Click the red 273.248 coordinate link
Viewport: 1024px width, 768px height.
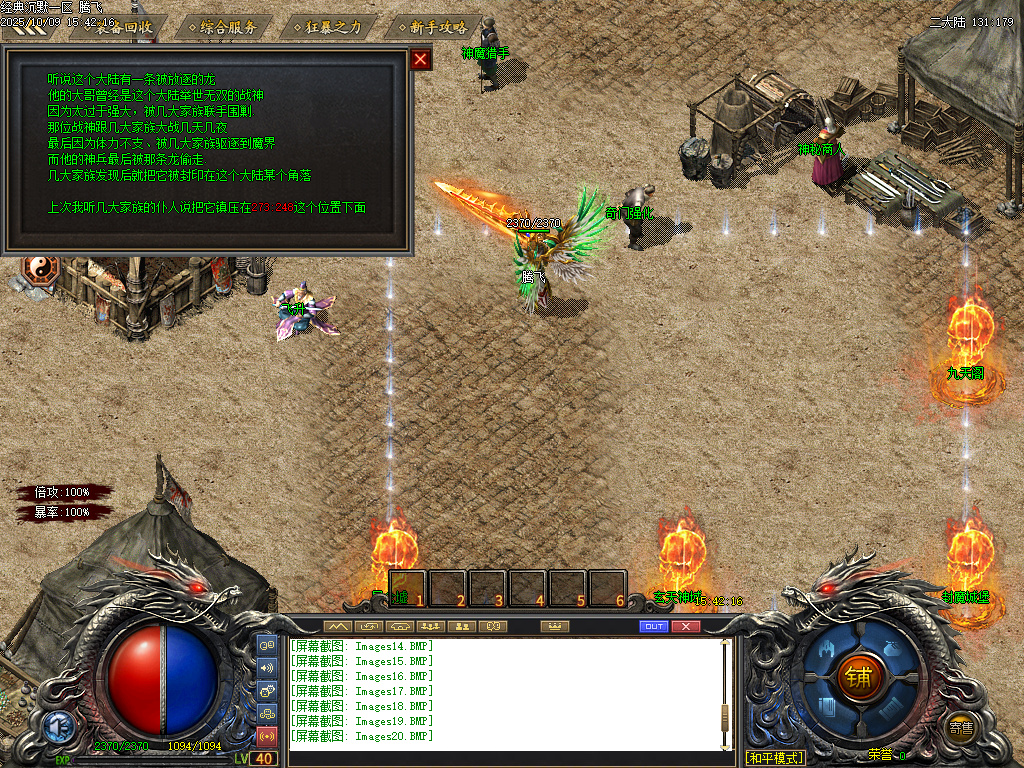click(272, 208)
